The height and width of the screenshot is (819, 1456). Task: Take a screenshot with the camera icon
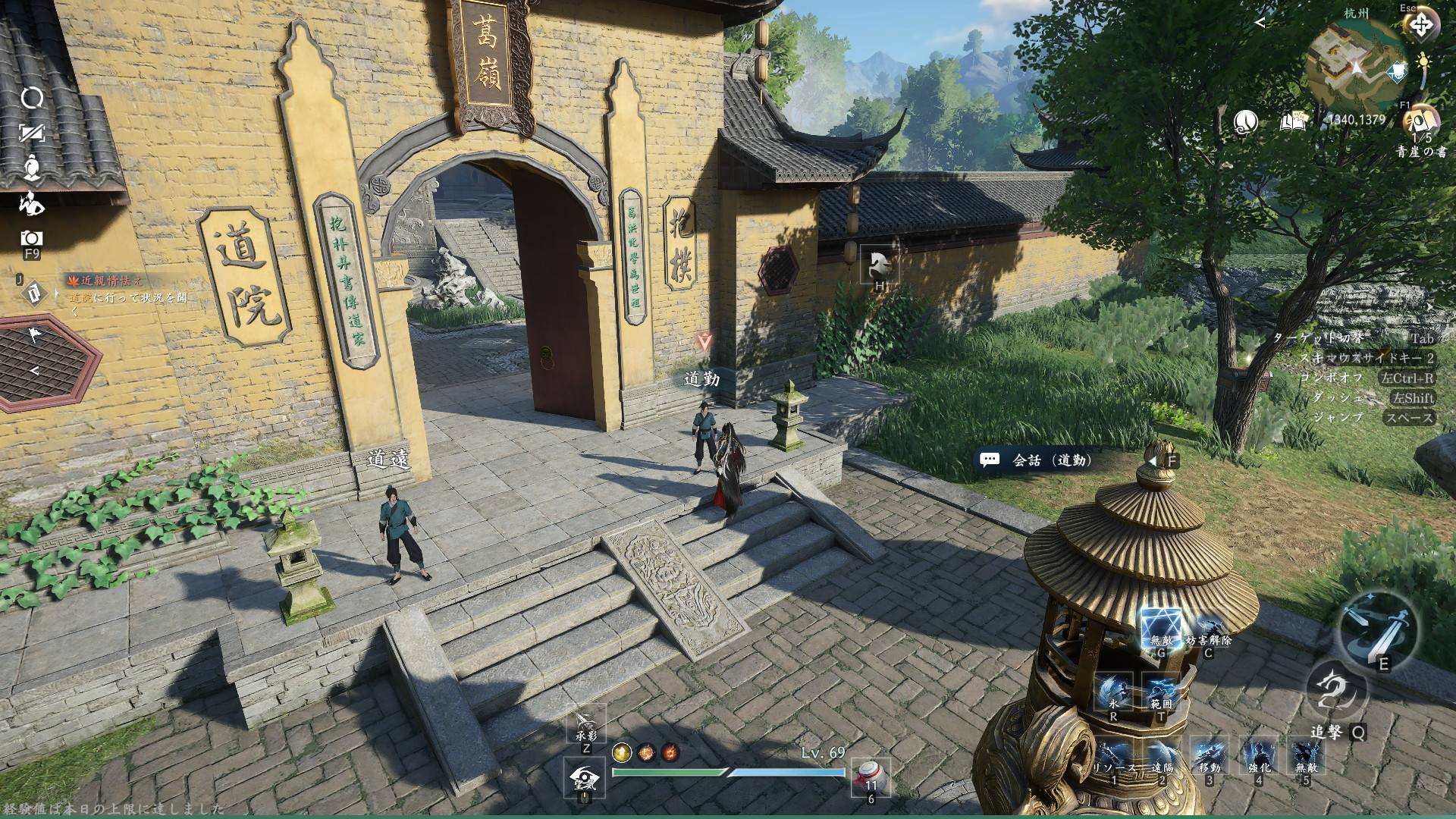coord(32,237)
